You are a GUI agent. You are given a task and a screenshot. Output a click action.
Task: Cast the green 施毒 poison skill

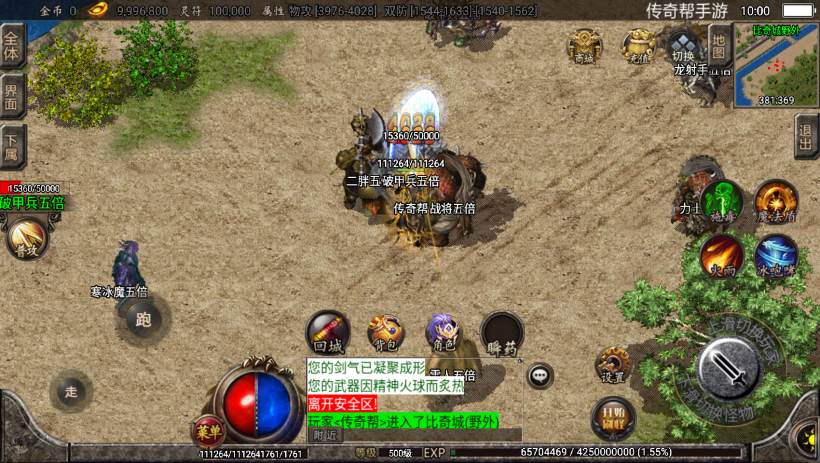[720, 201]
